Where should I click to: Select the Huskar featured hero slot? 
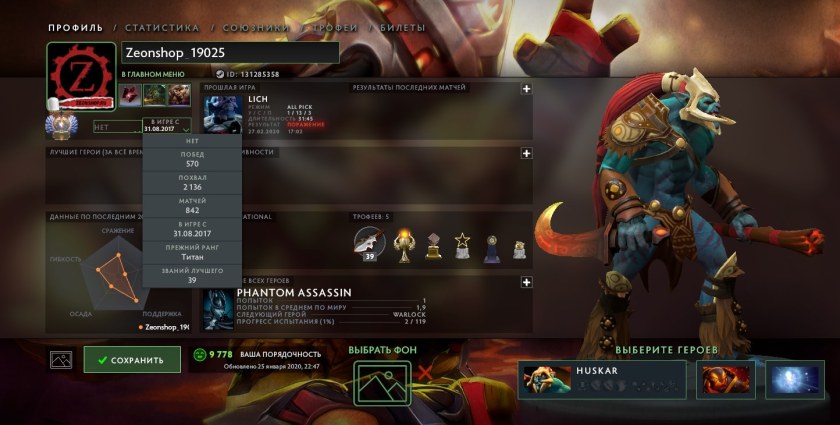coord(602,380)
